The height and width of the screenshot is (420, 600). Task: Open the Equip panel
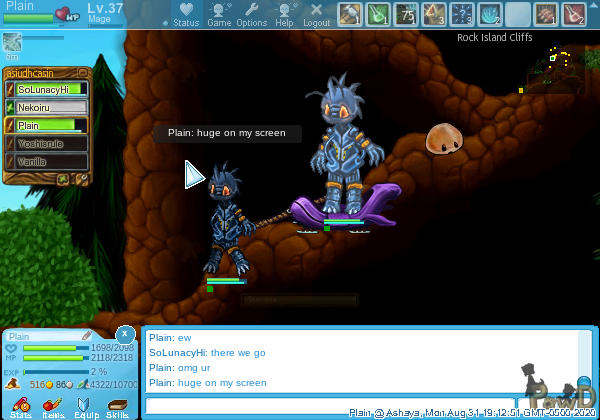coord(85,406)
